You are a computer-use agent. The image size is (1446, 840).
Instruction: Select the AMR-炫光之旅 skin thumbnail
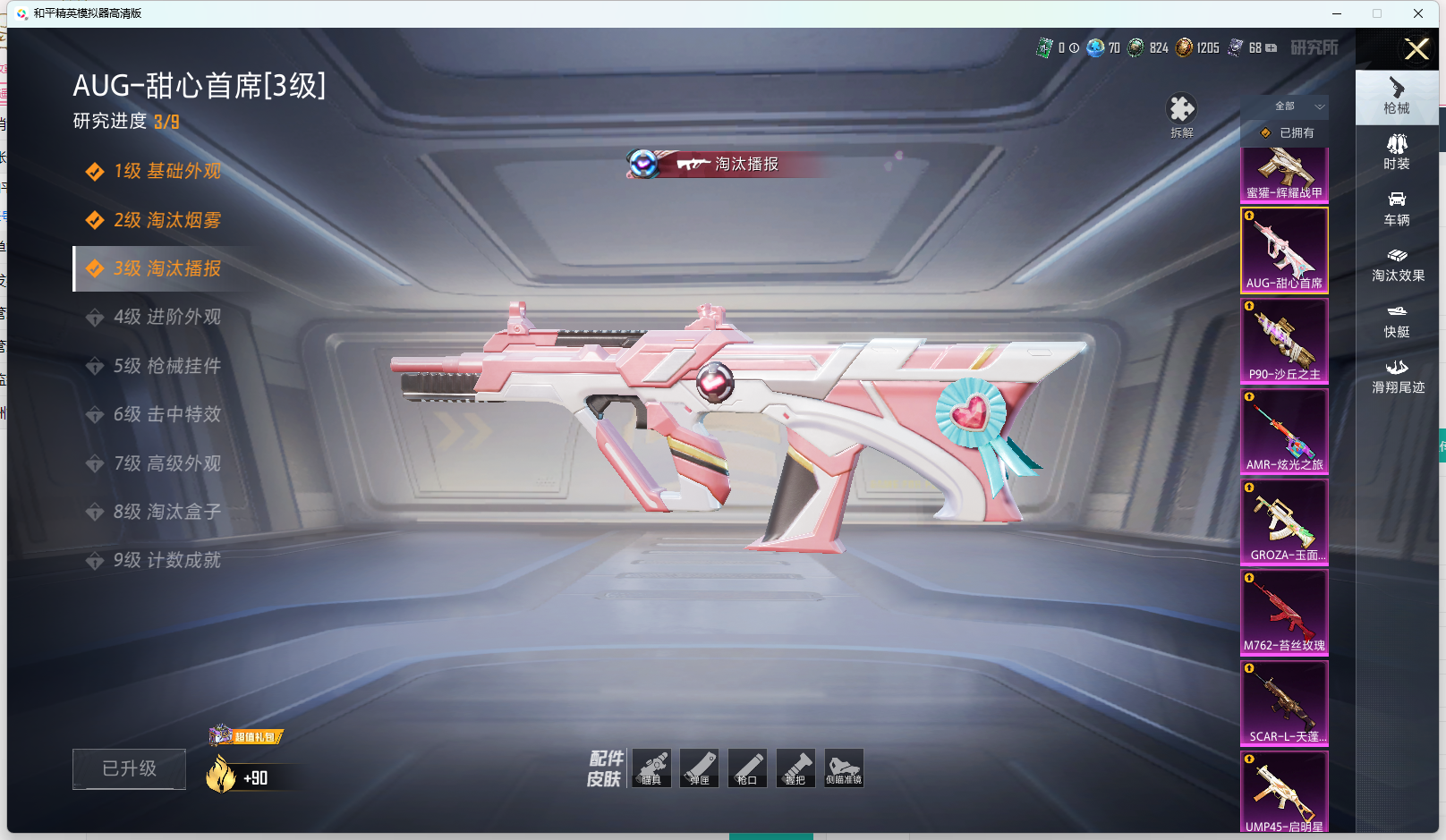1284,431
